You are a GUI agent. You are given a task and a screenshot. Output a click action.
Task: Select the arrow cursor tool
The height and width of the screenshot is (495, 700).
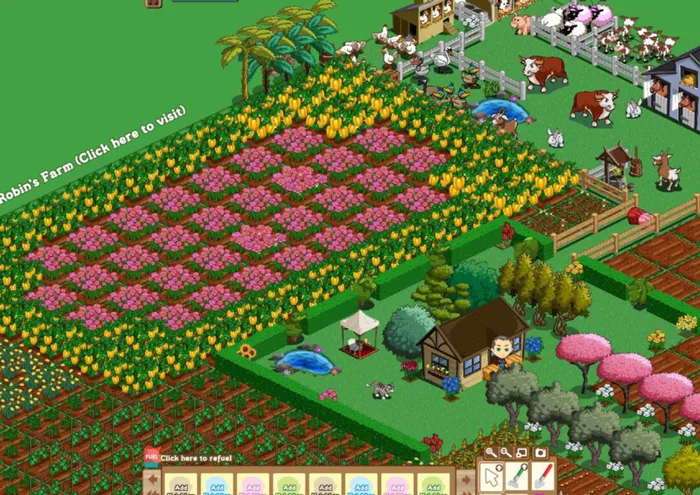pyautogui.click(x=492, y=478)
